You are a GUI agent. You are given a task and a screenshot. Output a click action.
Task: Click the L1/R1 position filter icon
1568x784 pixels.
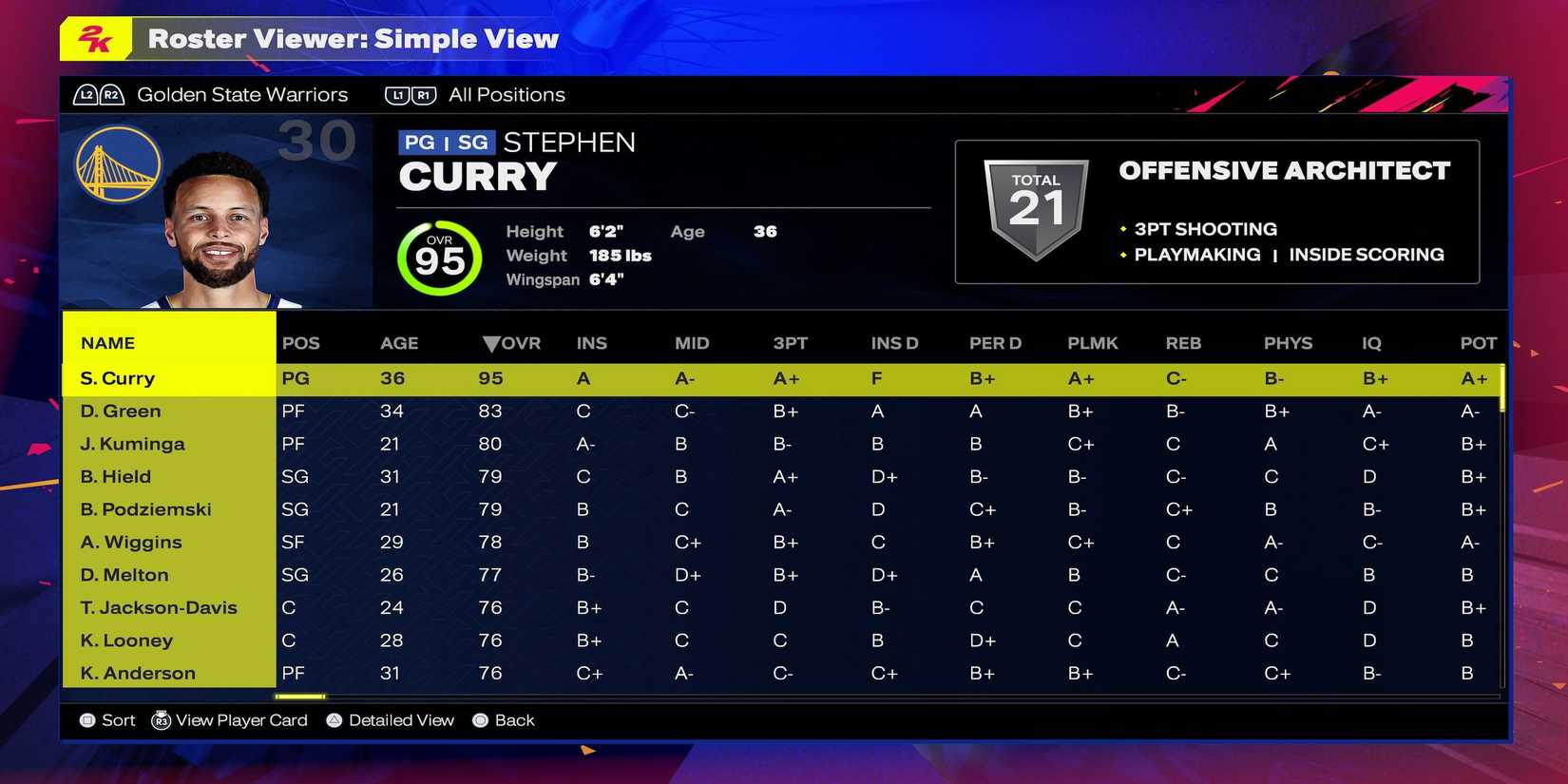click(411, 94)
